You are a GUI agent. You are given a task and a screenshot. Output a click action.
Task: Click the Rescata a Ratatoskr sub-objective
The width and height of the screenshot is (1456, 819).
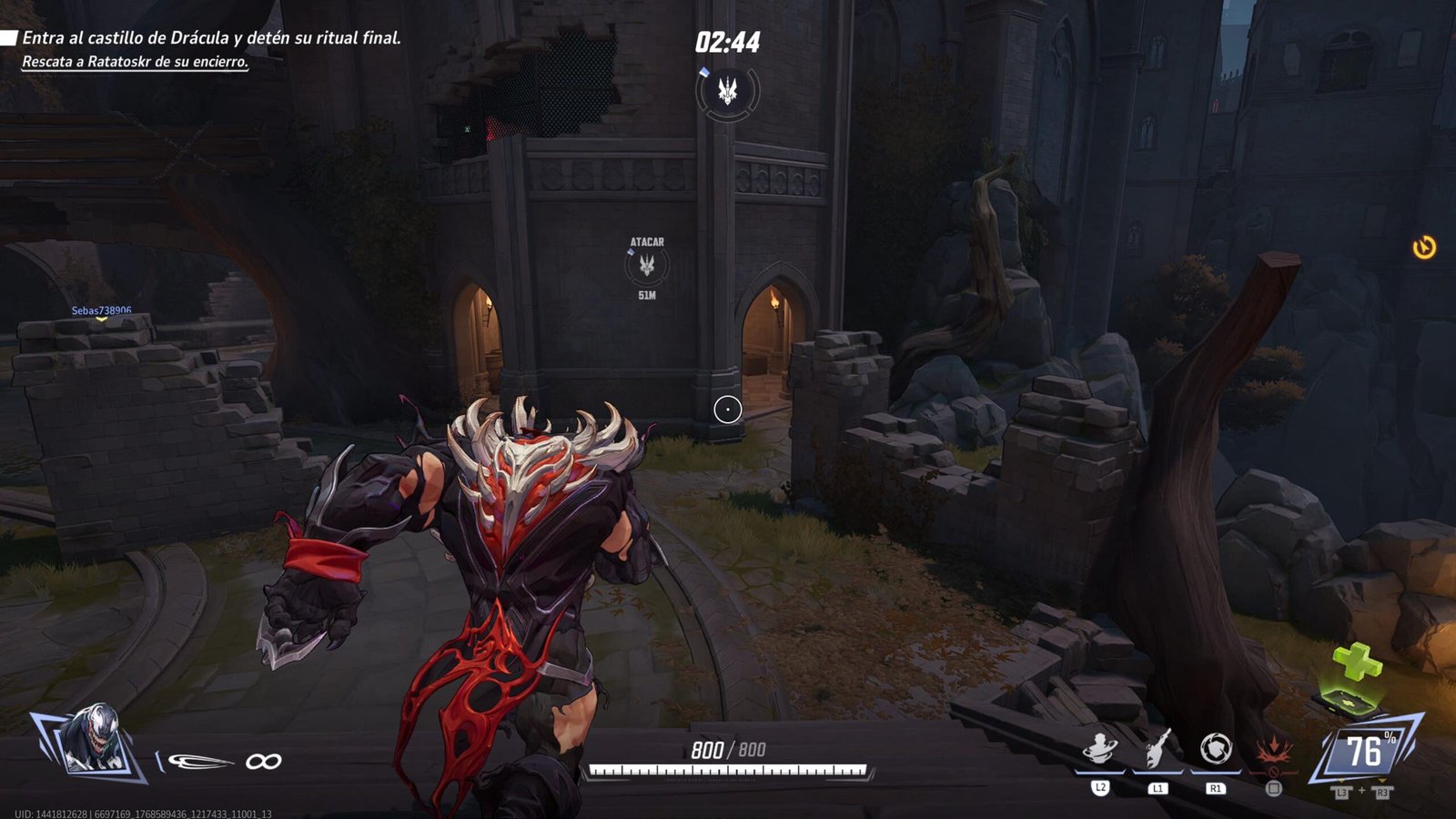[x=135, y=62]
